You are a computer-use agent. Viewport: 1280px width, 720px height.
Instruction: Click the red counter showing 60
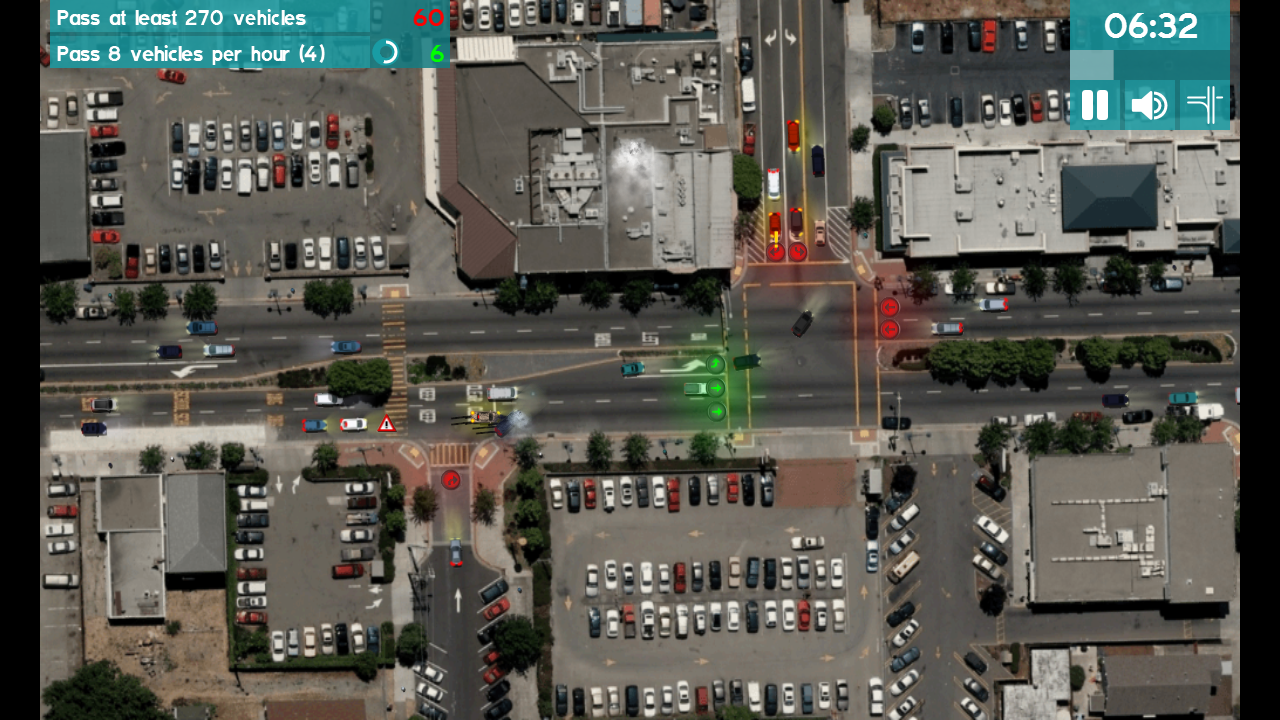click(x=428, y=16)
